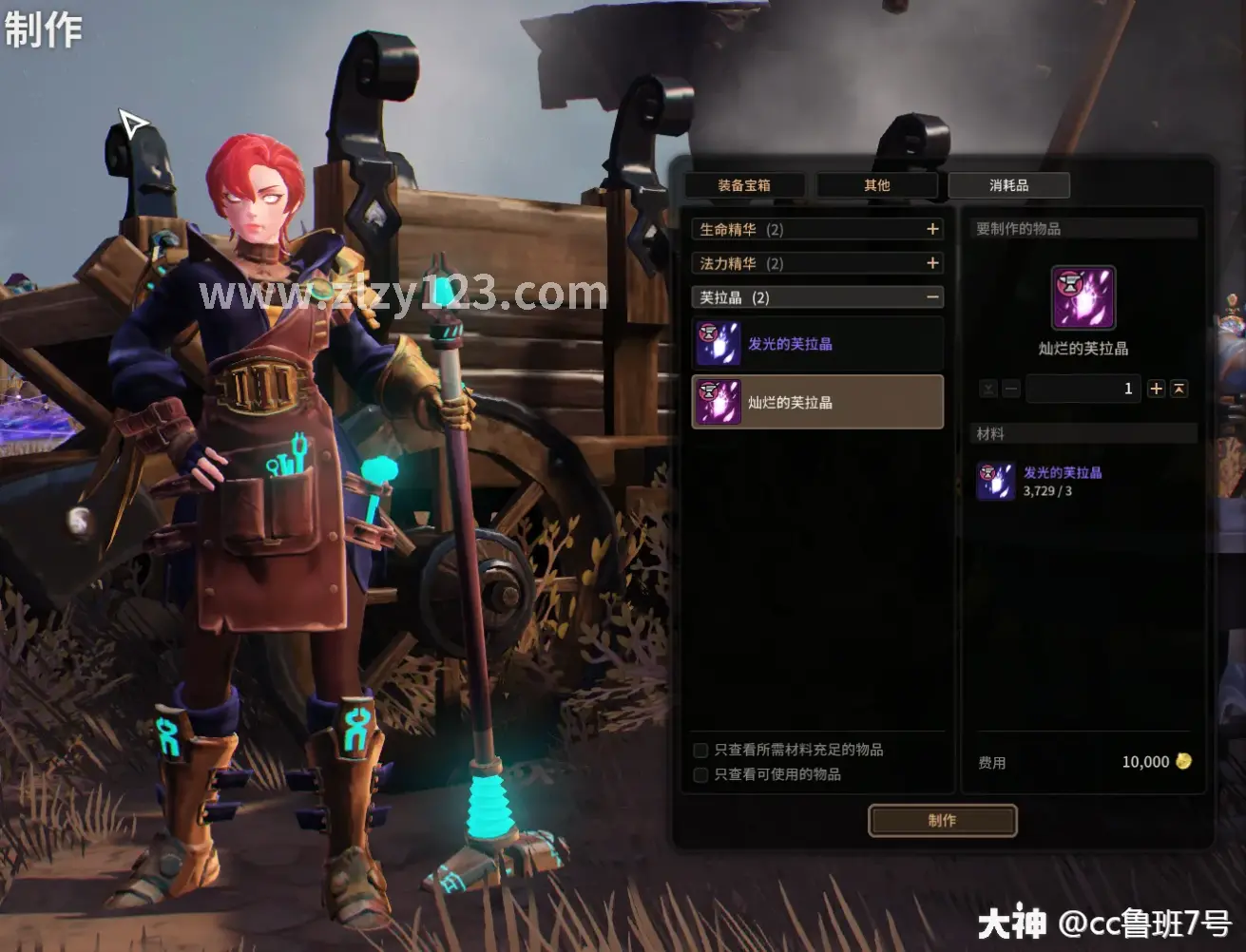Click the 发光的芙拉晶 material icon
The image size is (1246, 952).
click(996, 481)
